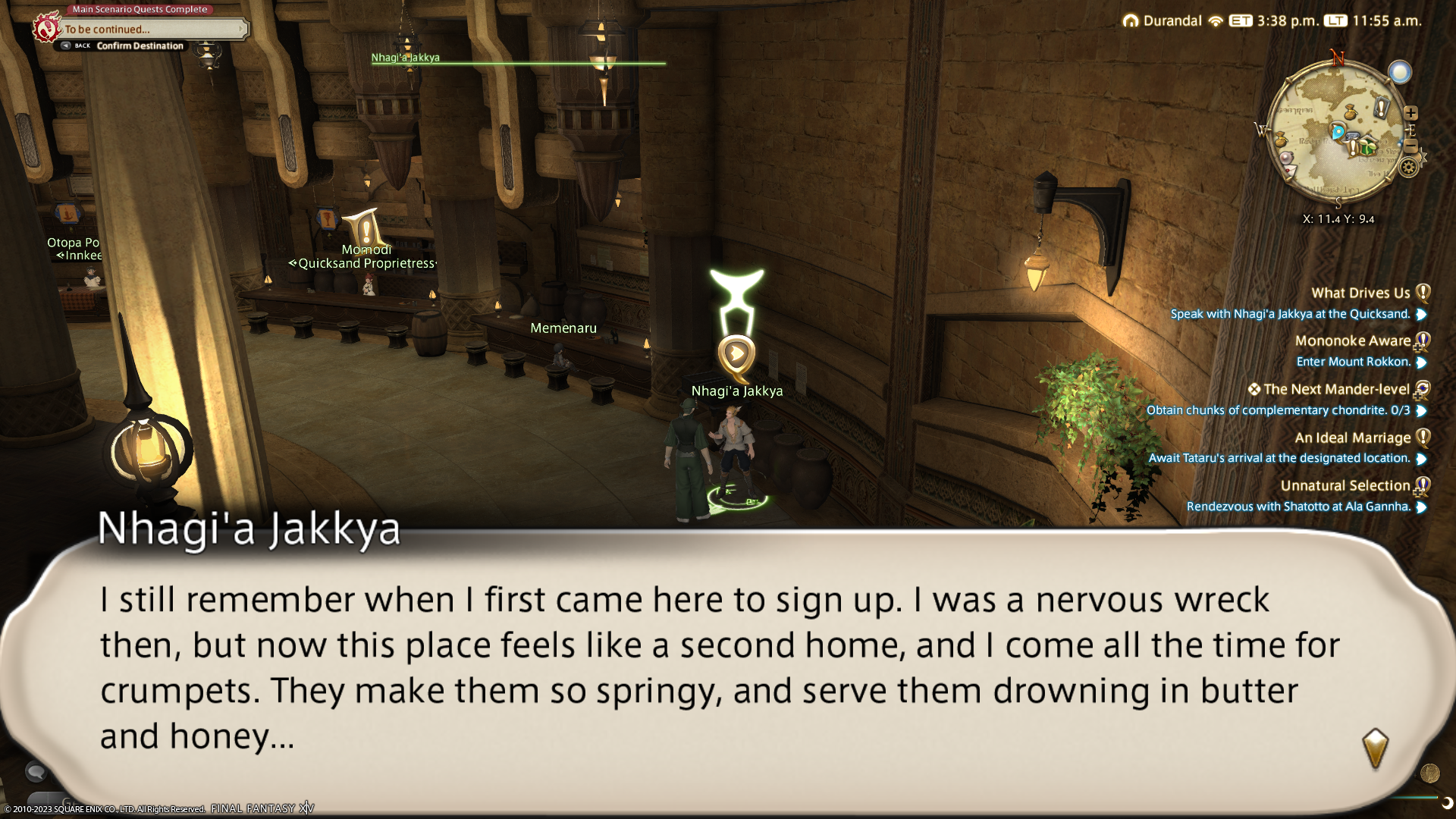Advance dialogue with the gold arrow indicator
This screenshot has height=819, width=1456.
point(1375,748)
